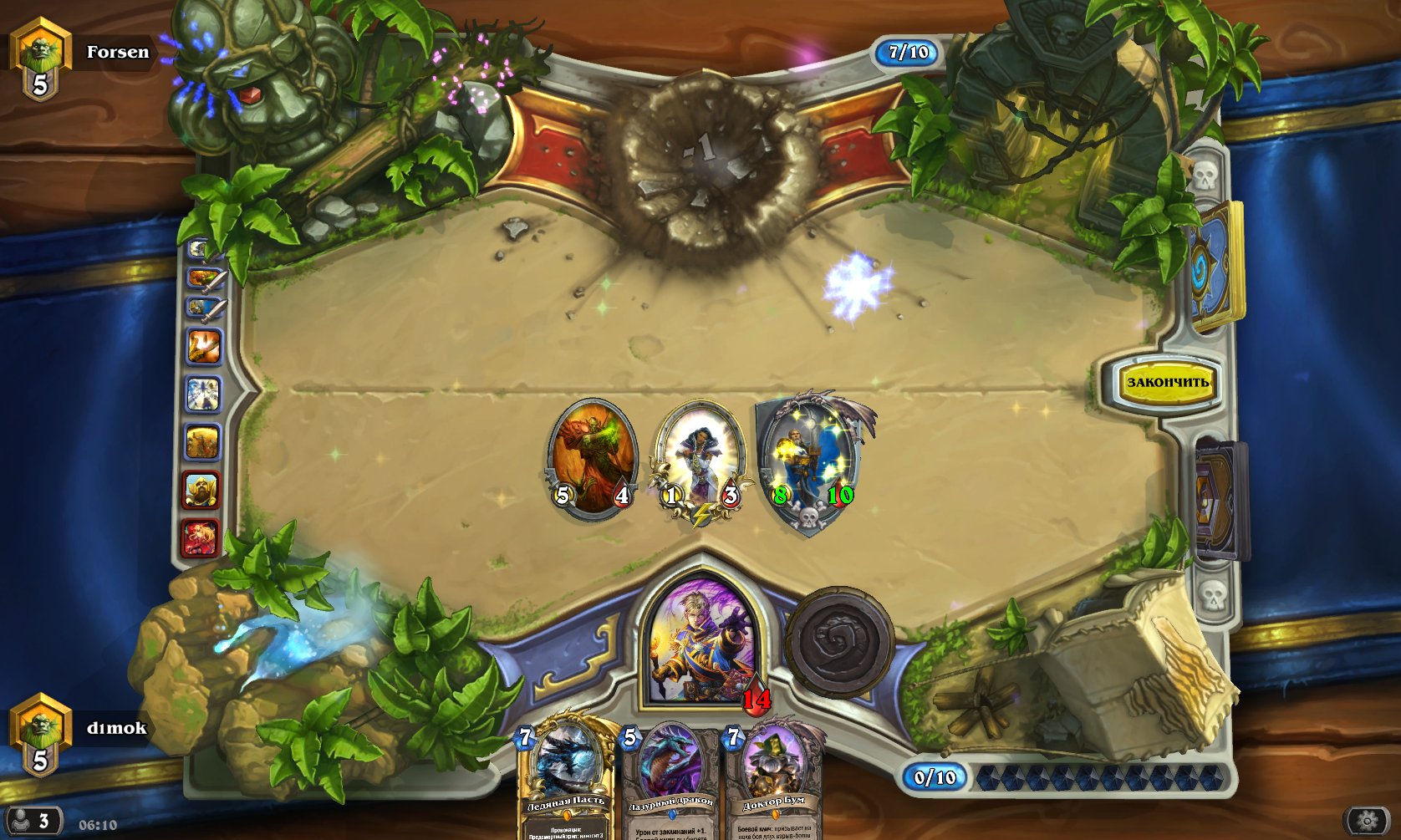View the golden-helmet paladin history tile
Viewport: 1401px width, 840px height.
click(201, 489)
